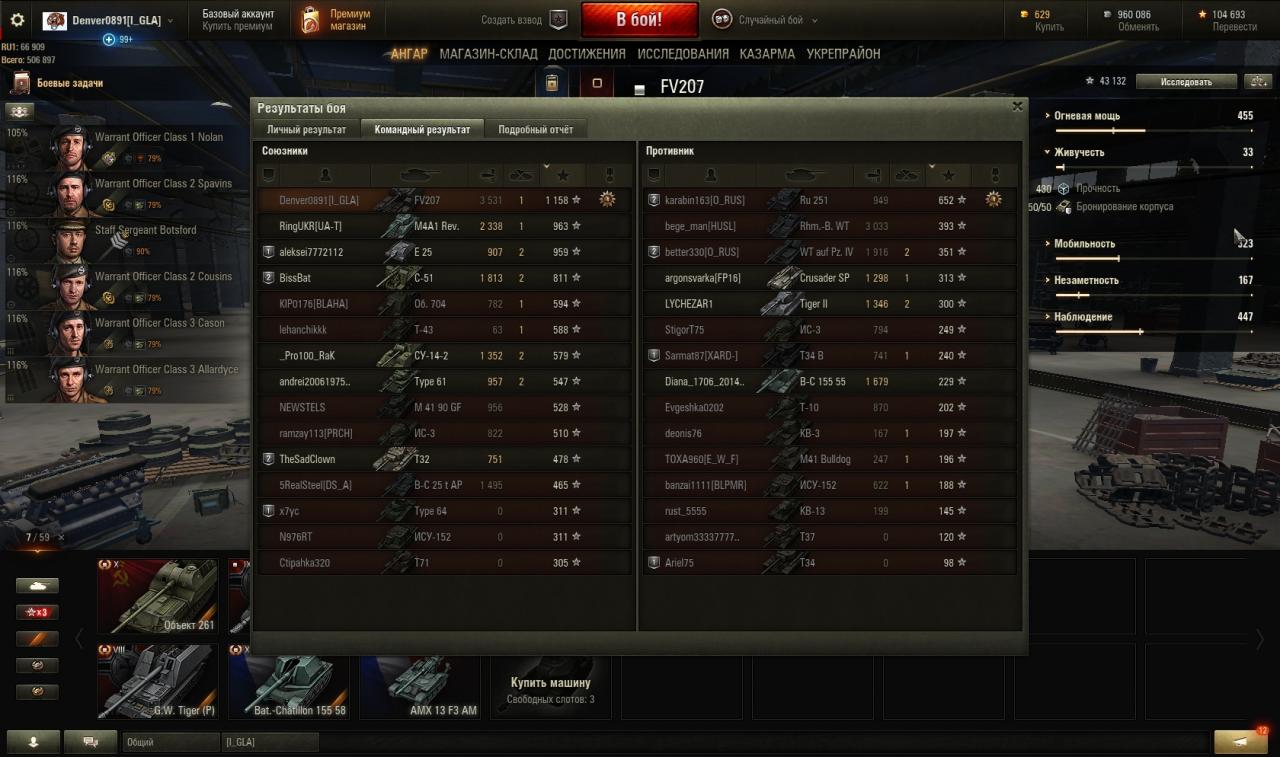Image resolution: width=1280 pixels, height=757 pixels.
Task: Open the Подробный отчёт tab
Action: (536, 130)
